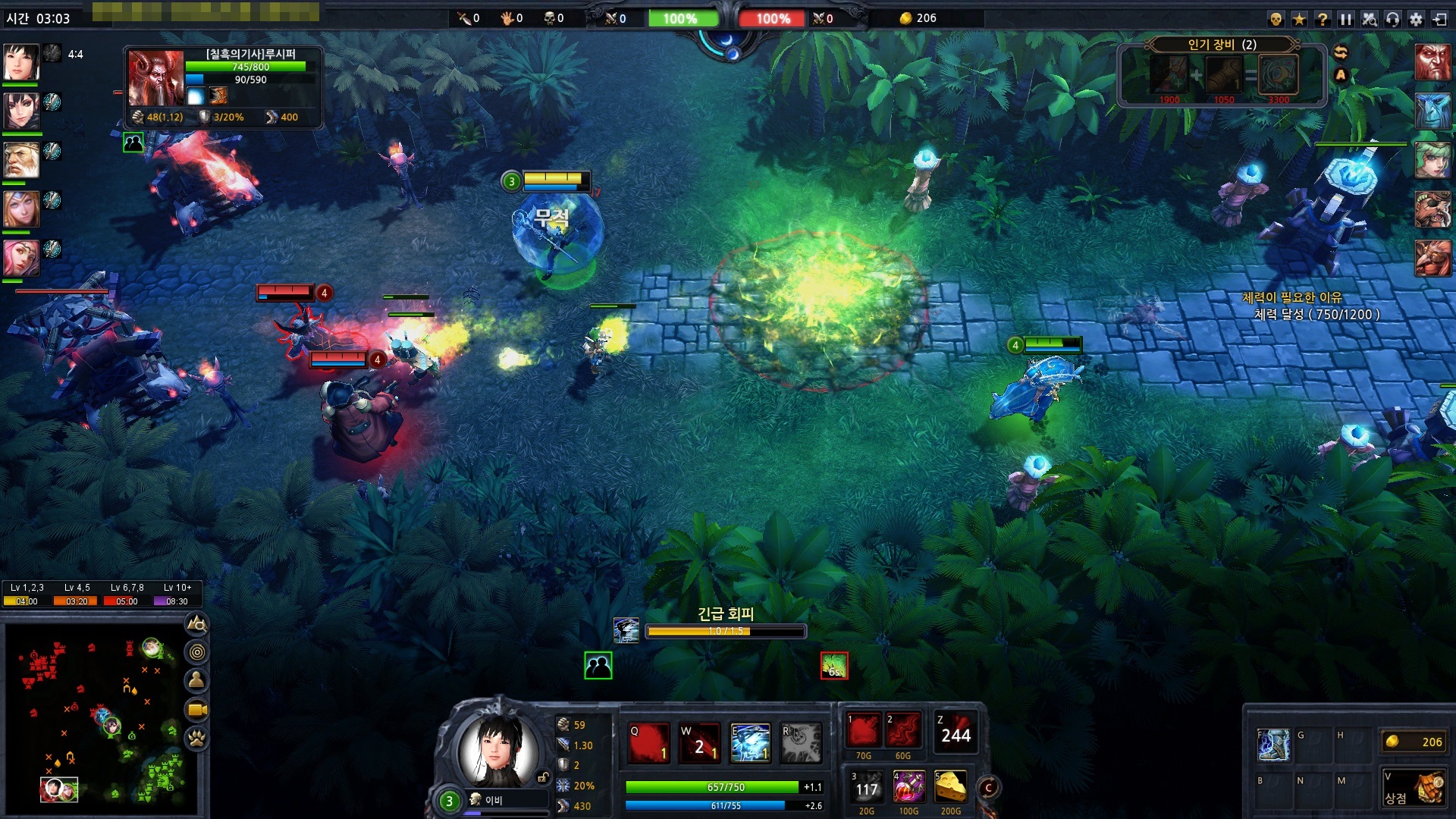This screenshot has height=819, width=1456.
Task: Click the star icon in top bar
Action: tap(1299, 19)
